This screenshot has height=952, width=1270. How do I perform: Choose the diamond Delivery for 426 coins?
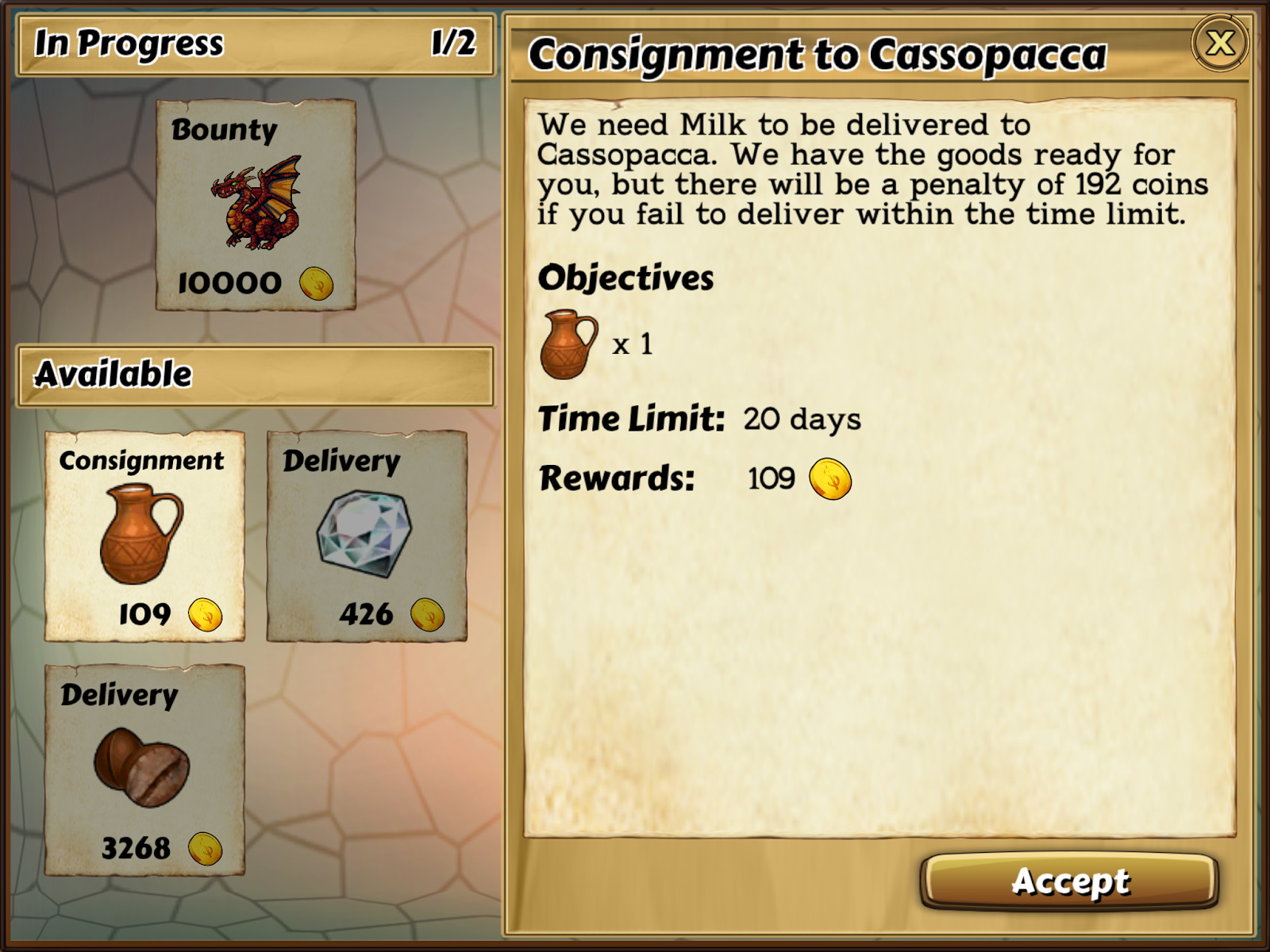[x=367, y=536]
